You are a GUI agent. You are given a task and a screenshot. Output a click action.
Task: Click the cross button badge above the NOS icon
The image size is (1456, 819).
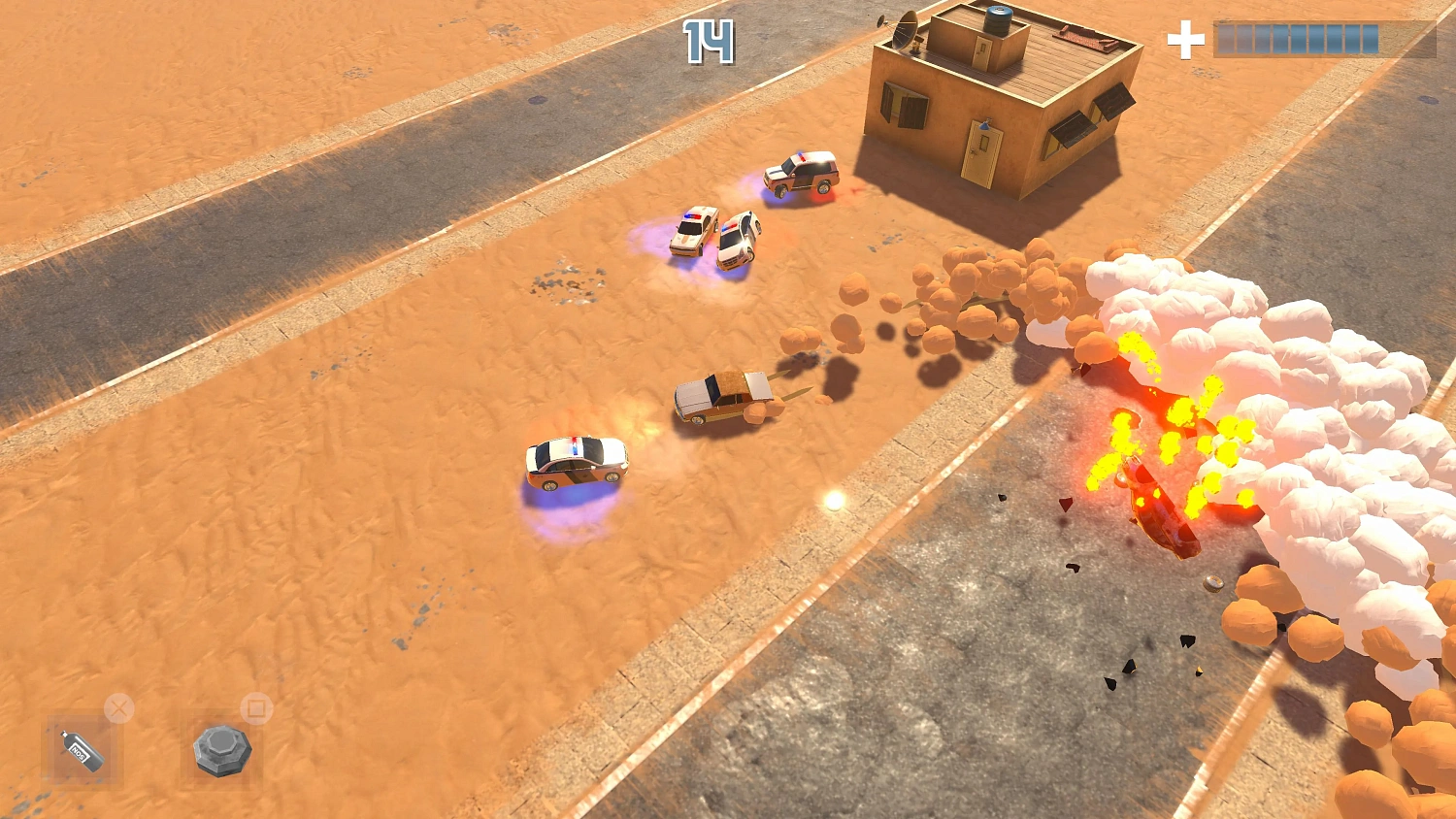(x=118, y=708)
